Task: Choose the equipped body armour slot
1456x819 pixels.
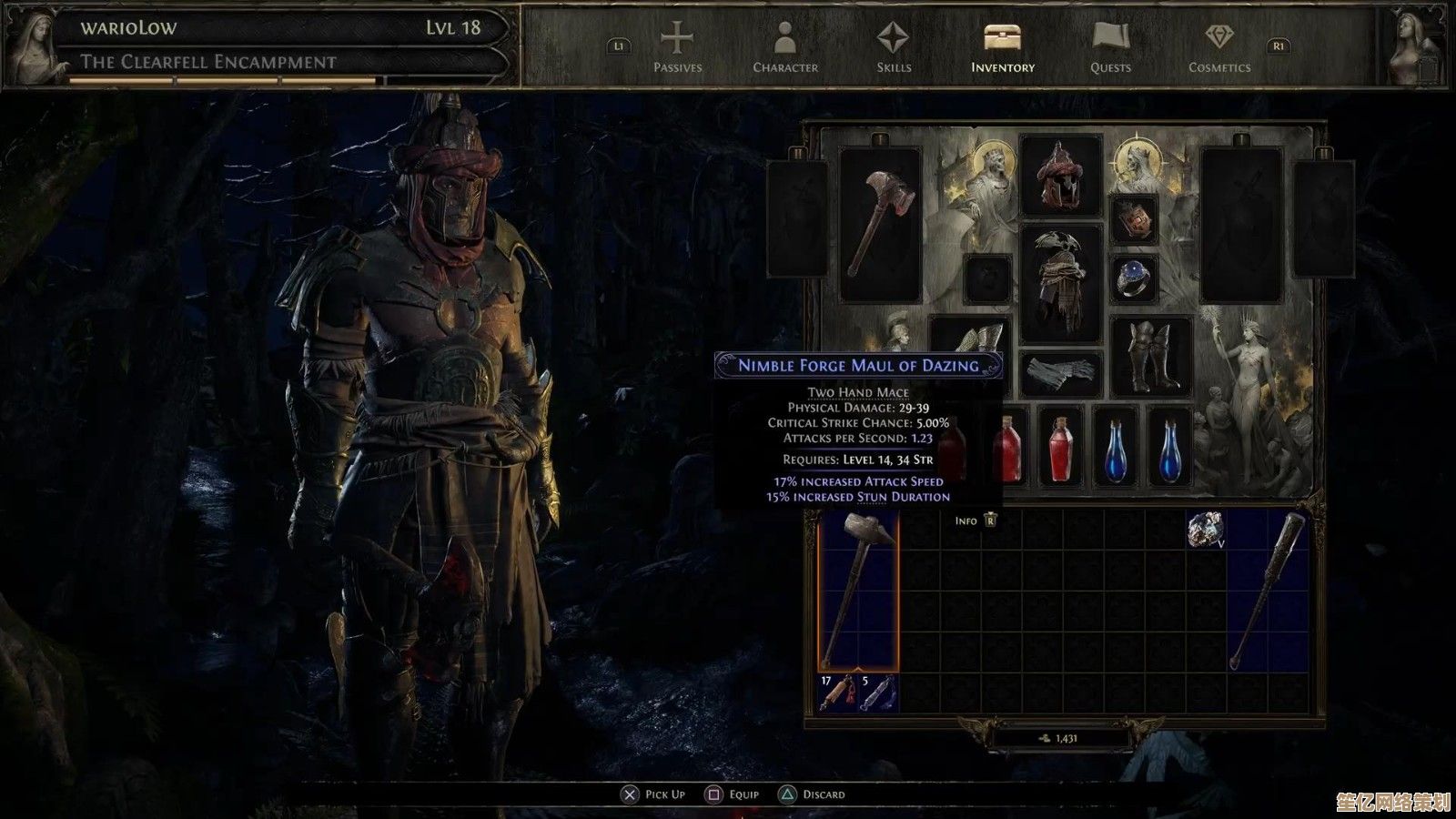Action: (x=1060, y=282)
